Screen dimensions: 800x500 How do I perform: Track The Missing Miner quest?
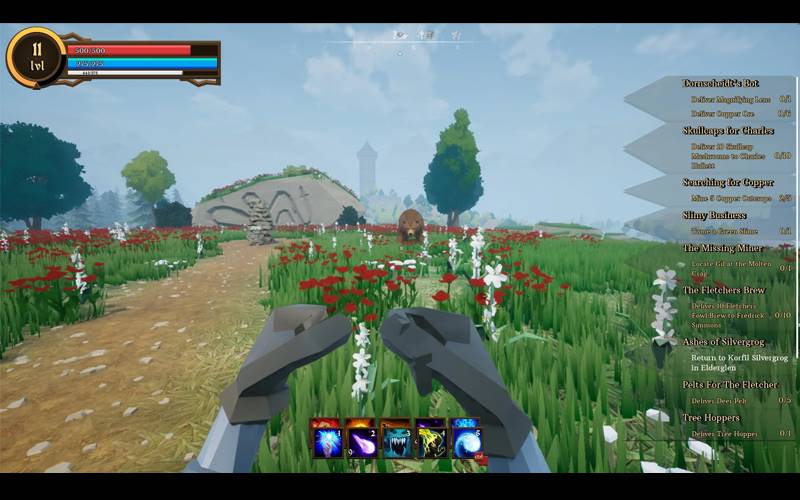(x=723, y=248)
